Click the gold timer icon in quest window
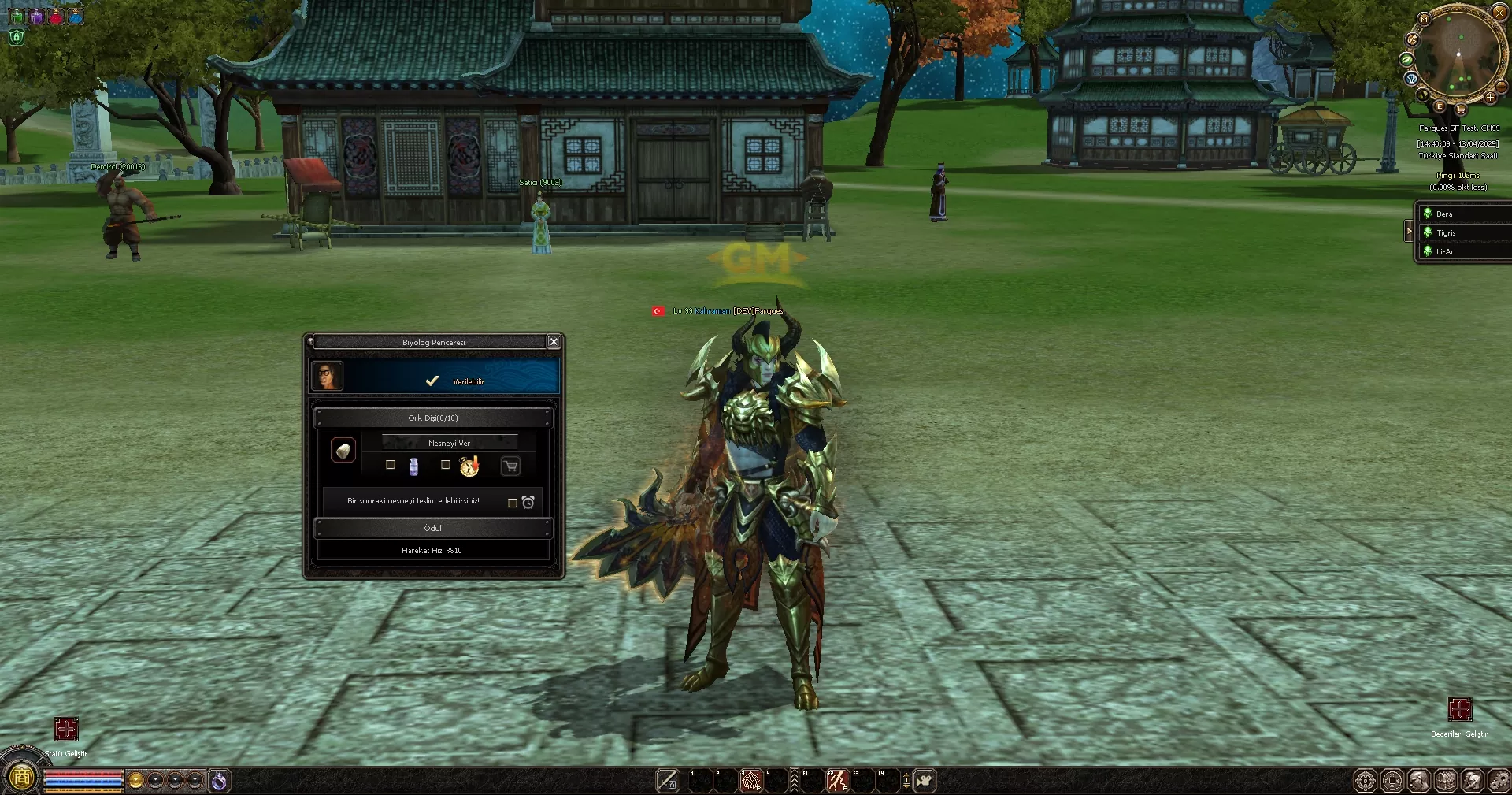Image resolution: width=1512 pixels, height=795 pixels. click(469, 466)
